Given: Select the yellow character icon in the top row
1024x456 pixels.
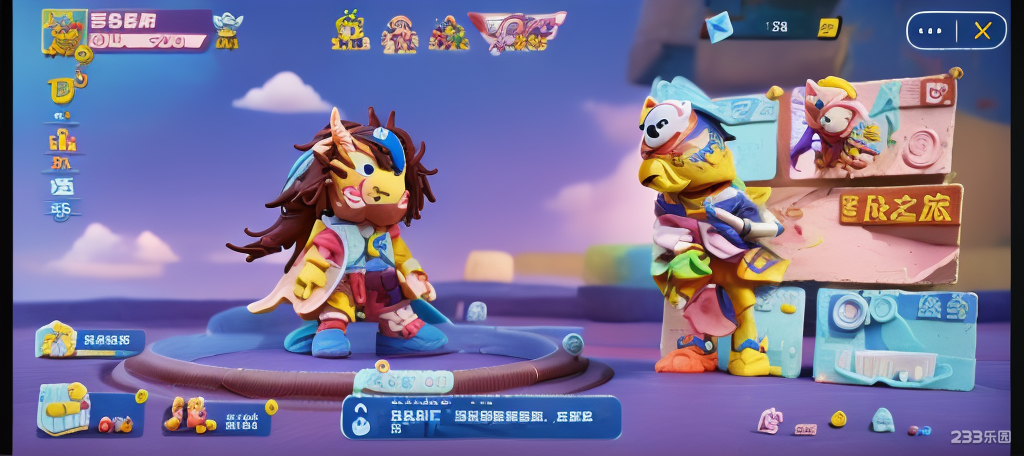Looking at the screenshot, I should (x=351, y=31).
